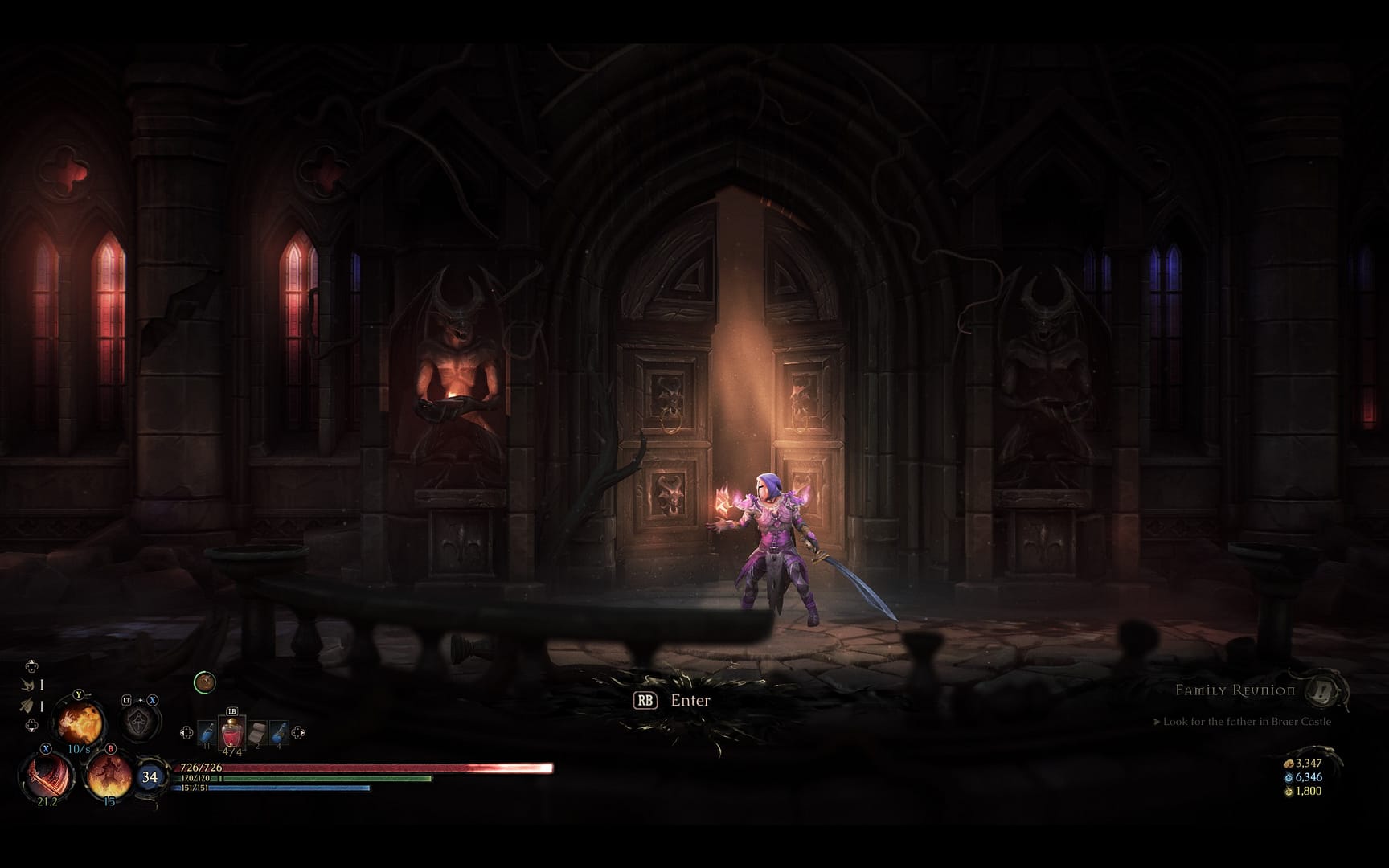The height and width of the screenshot is (868, 1389).
Task: Click the red health potion in the quickslot
Action: point(231,731)
